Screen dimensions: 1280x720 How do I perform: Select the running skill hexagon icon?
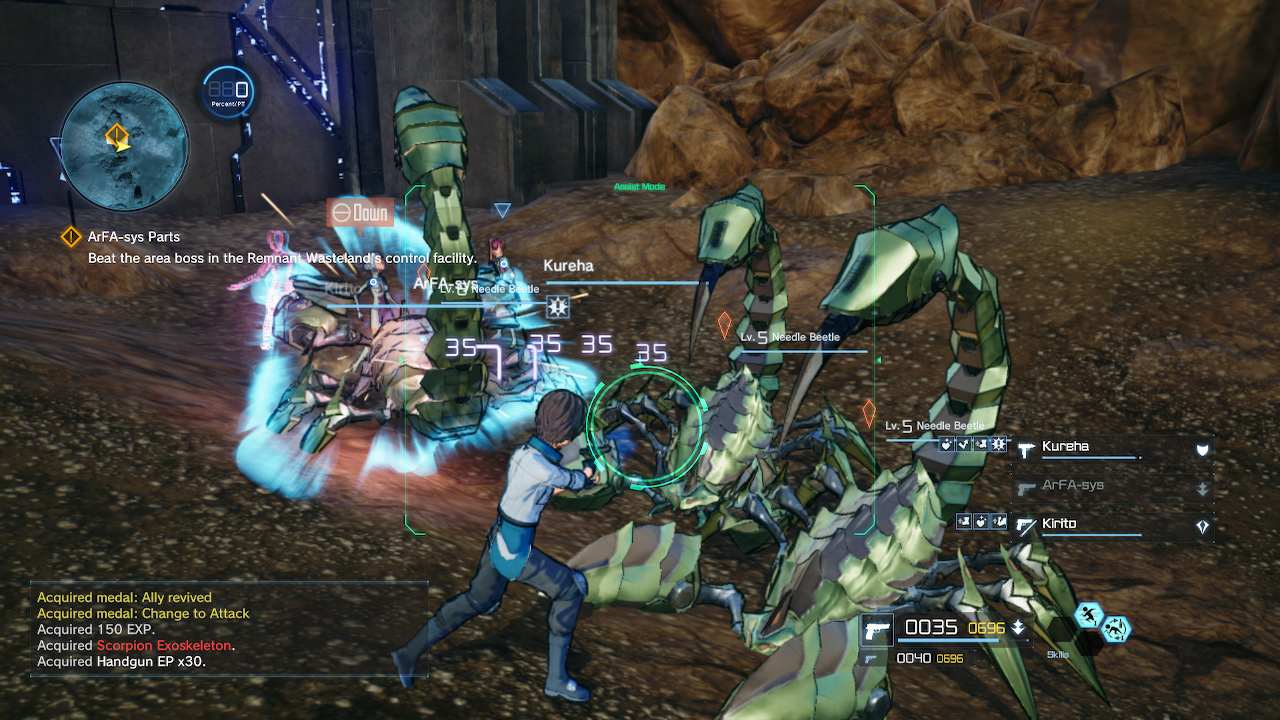[x=1089, y=614]
